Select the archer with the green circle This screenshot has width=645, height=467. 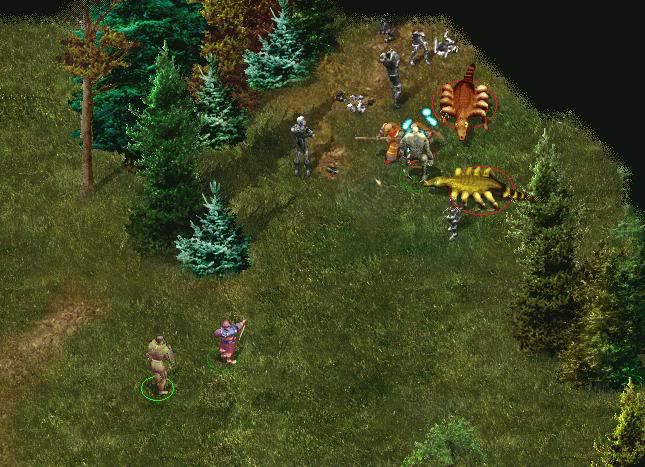click(x=158, y=362)
